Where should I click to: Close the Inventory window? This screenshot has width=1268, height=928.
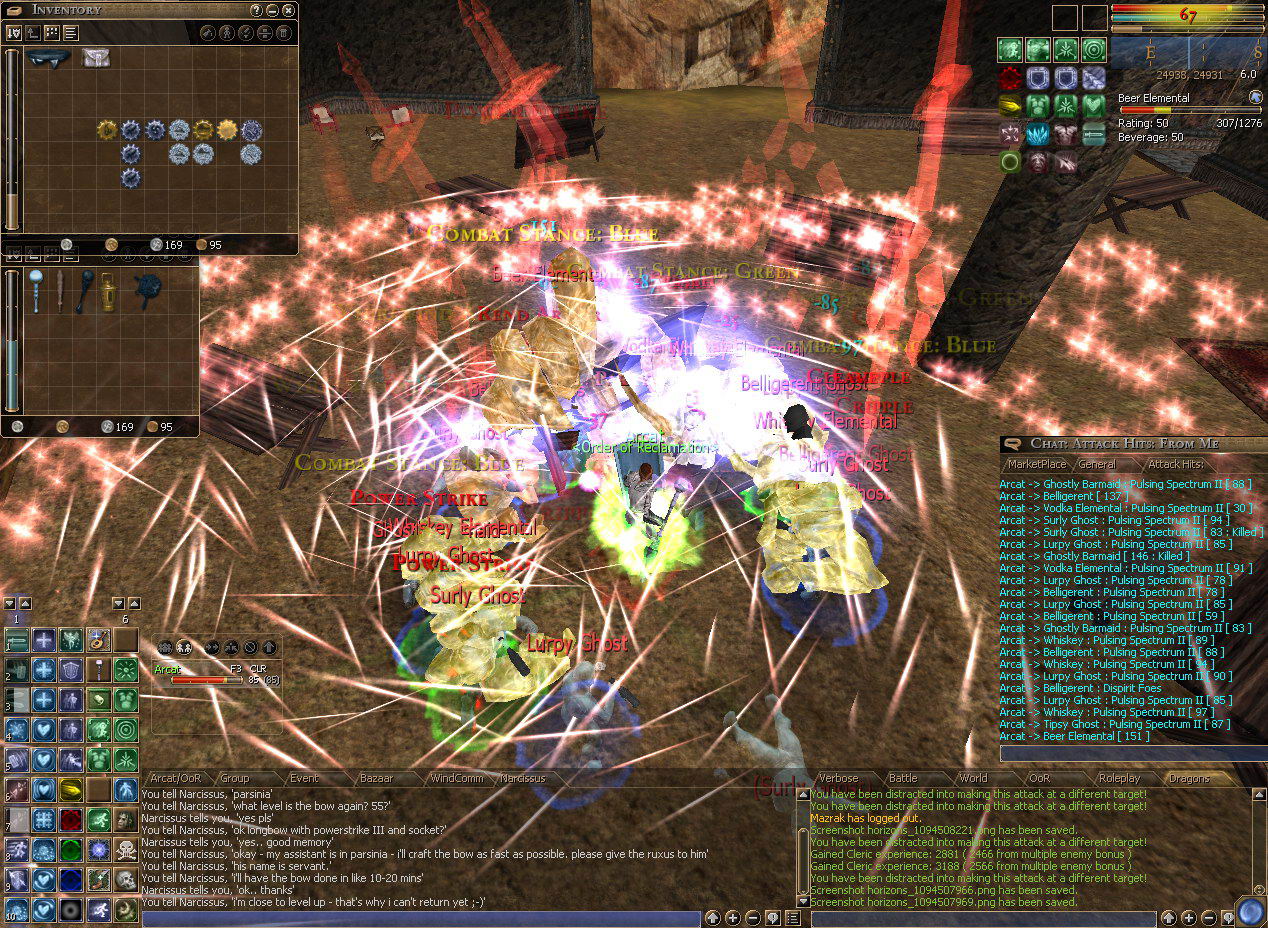tap(289, 10)
